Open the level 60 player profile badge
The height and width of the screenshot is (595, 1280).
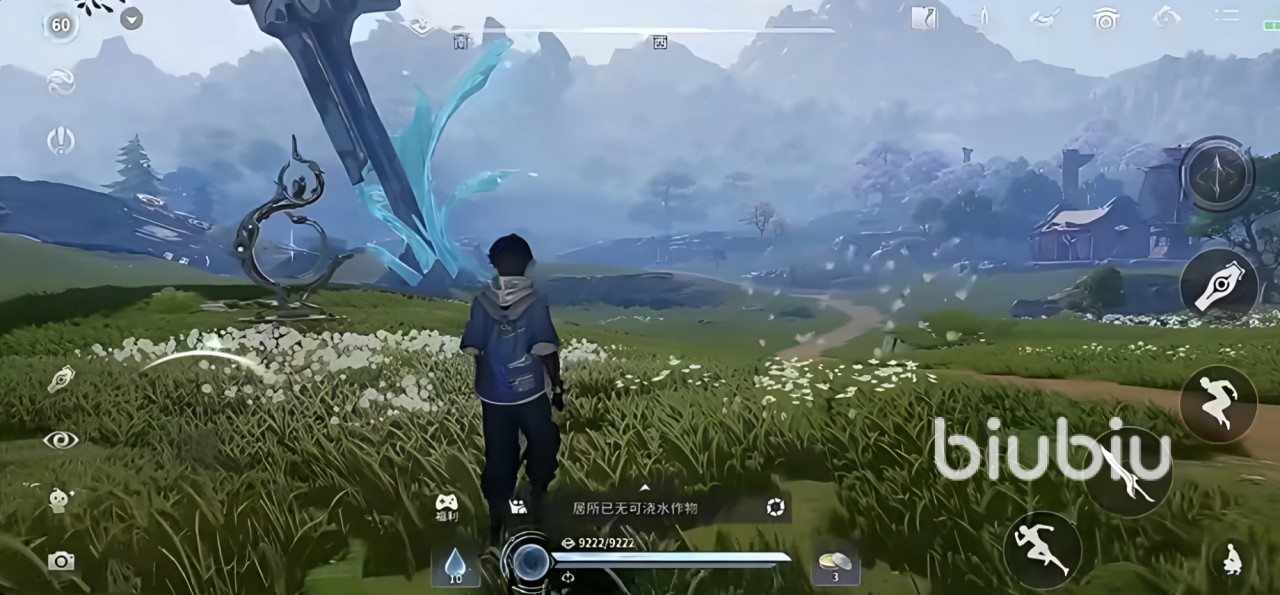[x=61, y=25]
